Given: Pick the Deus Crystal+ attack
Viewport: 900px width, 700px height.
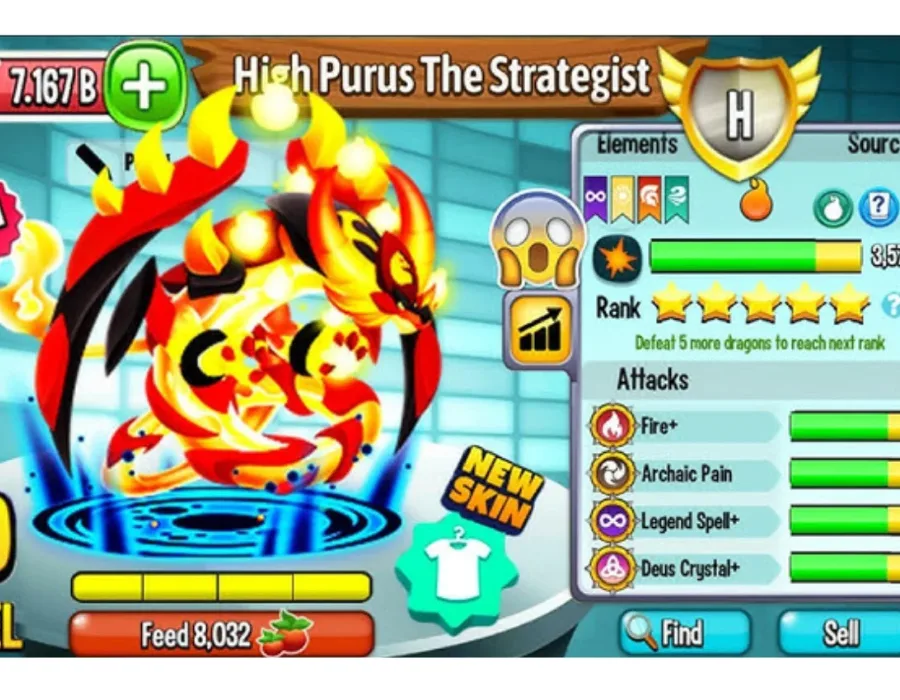Looking at the screenshot, I should point(684,568).
